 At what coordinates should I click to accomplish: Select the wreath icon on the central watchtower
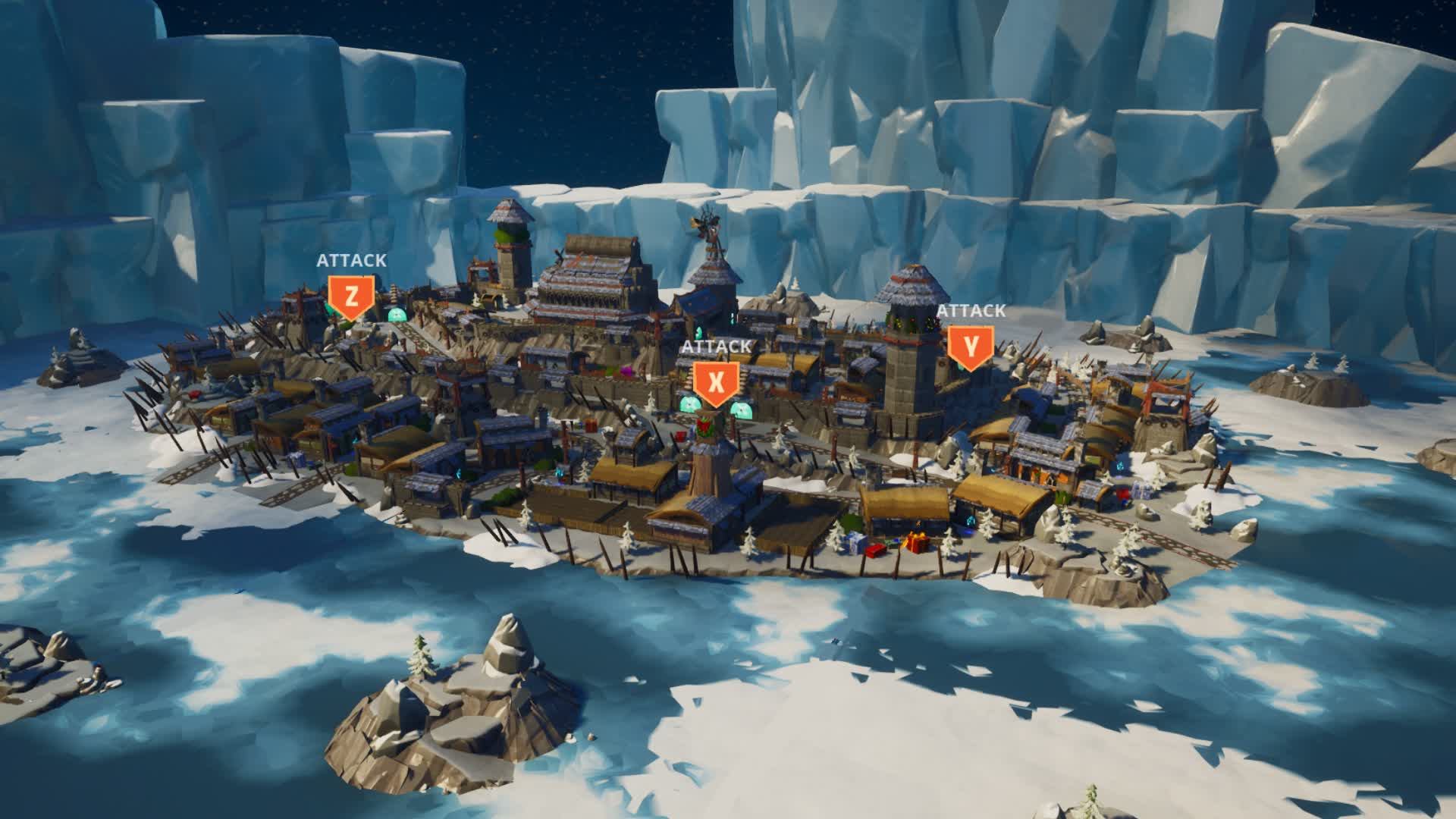click(704, 427)
